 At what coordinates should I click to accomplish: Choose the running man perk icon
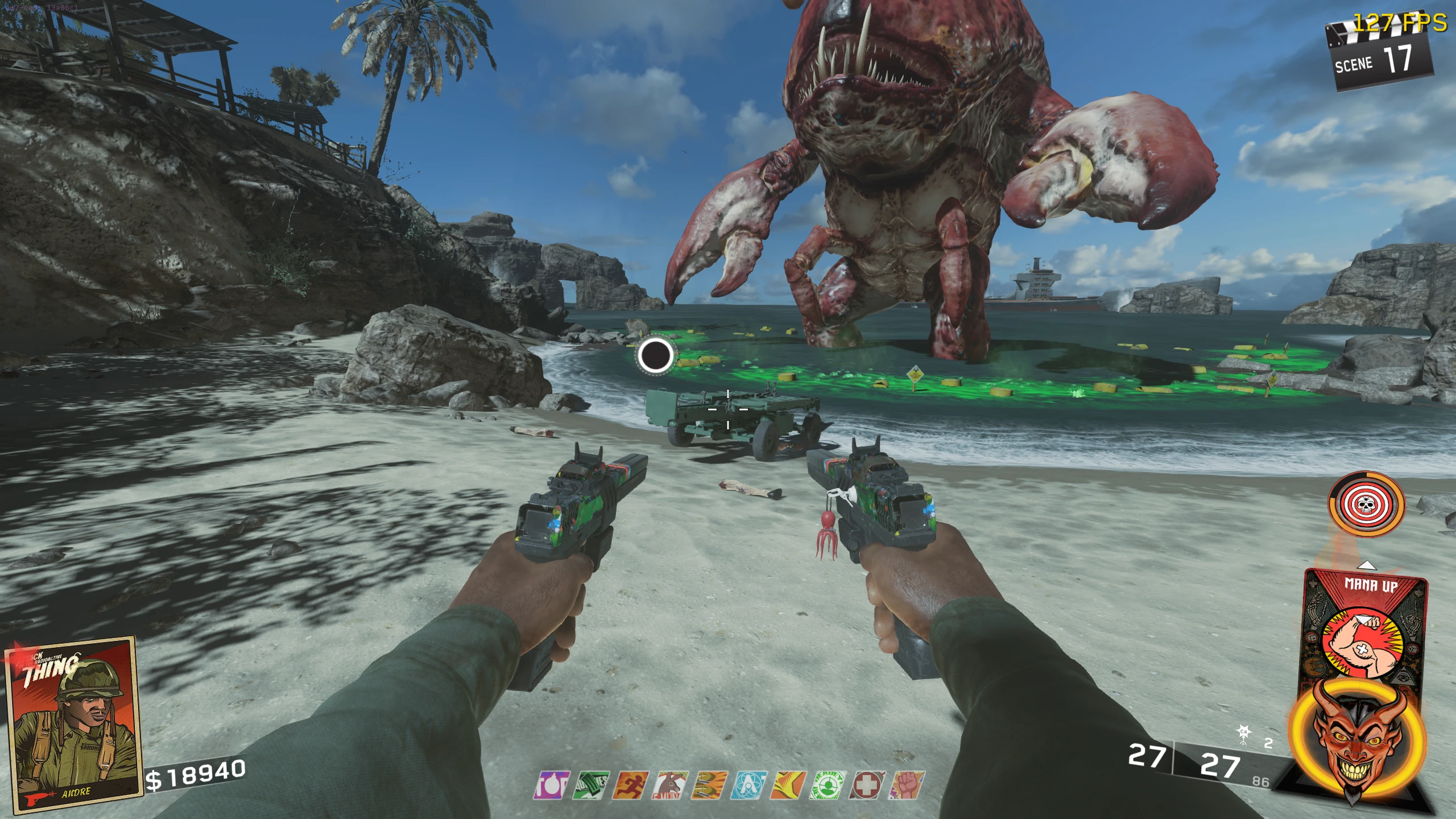pos(631,785)
